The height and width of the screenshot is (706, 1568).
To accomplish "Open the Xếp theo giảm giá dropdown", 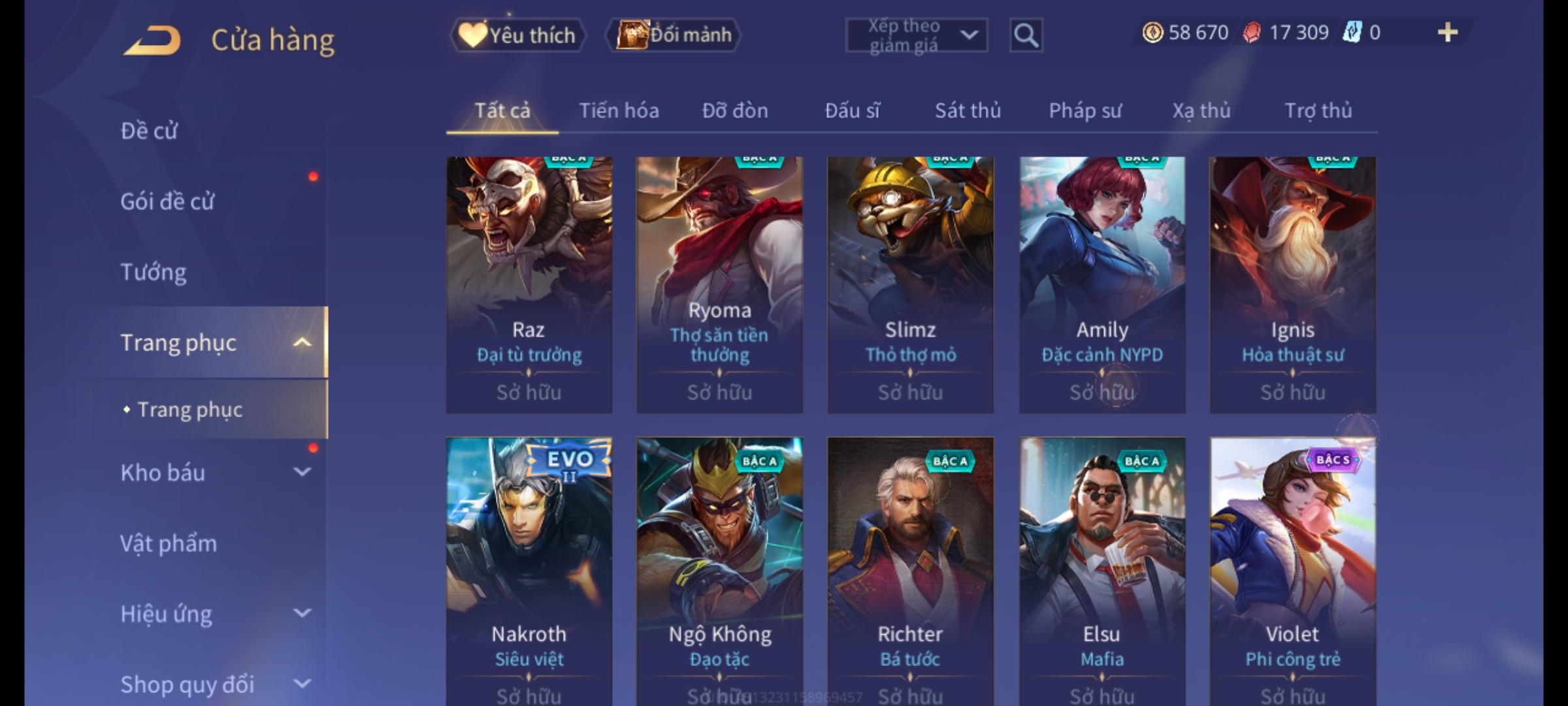I will (x=916, y=35).
